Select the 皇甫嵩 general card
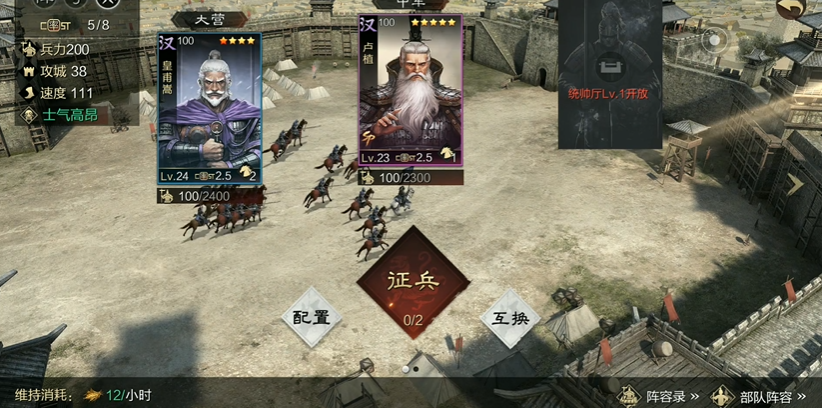The image size is (822, 408). 209,108
